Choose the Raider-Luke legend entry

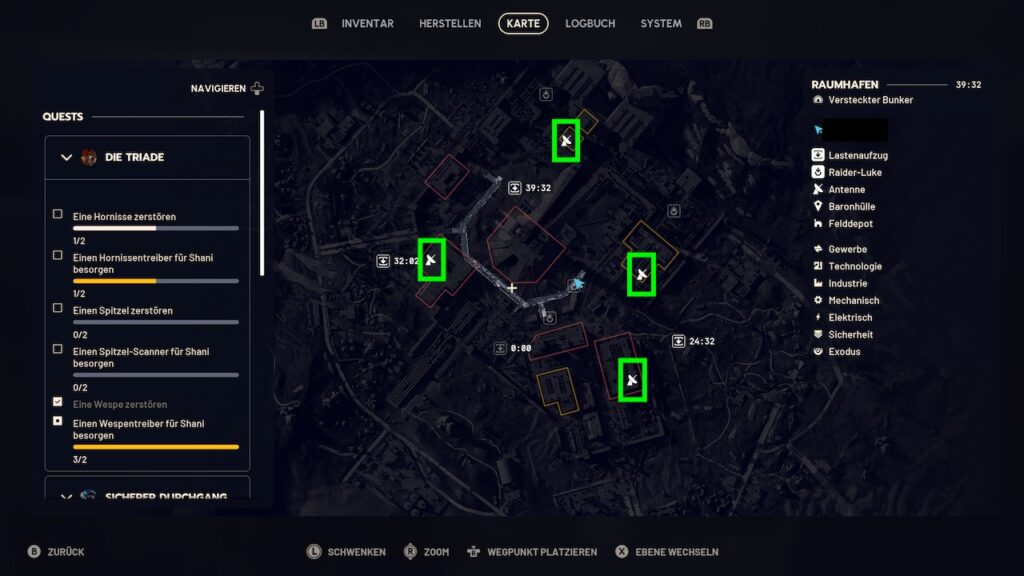pos(854,173)
